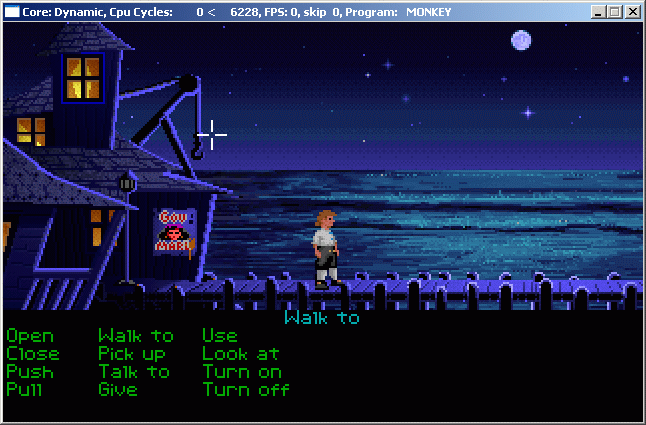
Task: Activate the Use verb
Action: (x=220, y=336)
